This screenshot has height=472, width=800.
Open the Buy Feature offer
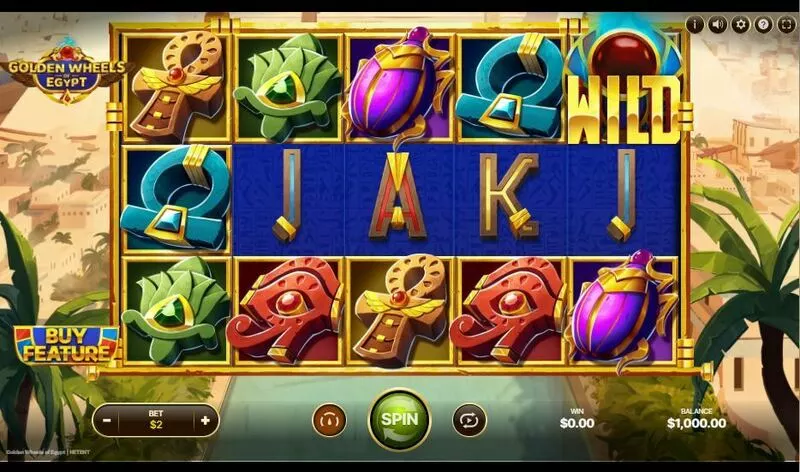66,345
